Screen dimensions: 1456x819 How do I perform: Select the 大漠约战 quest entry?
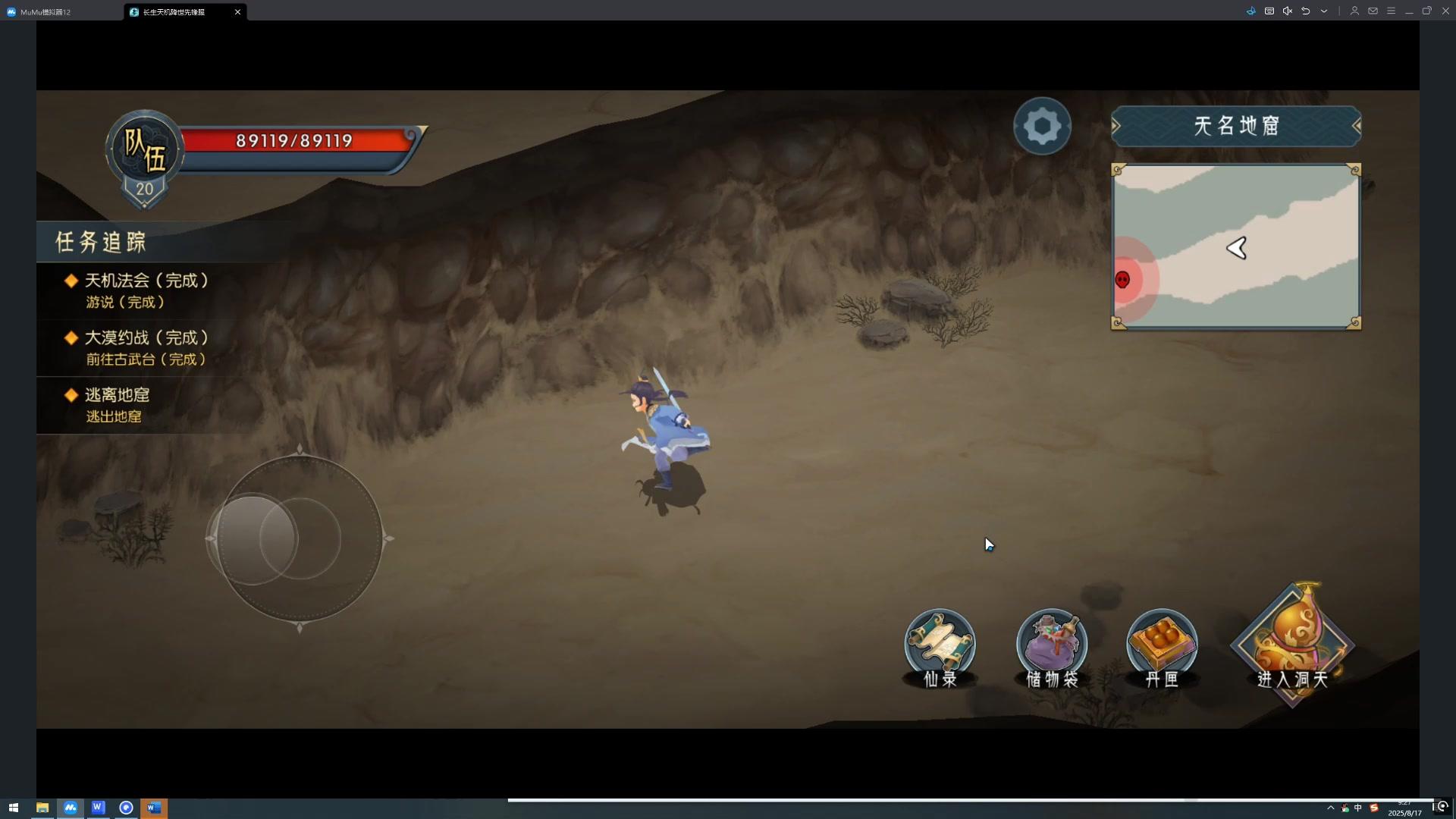click(x=146, y=347)
